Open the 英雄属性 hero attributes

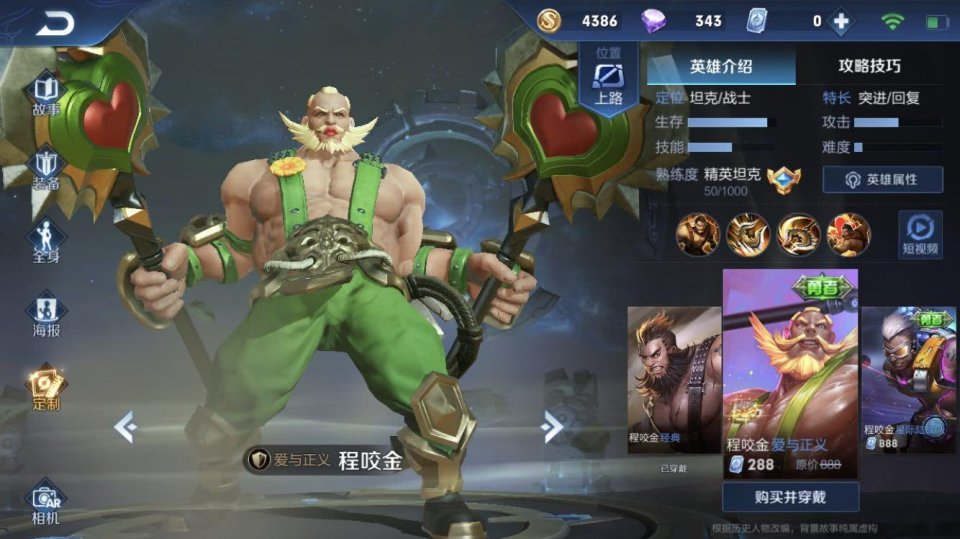(x=882, y=180)
